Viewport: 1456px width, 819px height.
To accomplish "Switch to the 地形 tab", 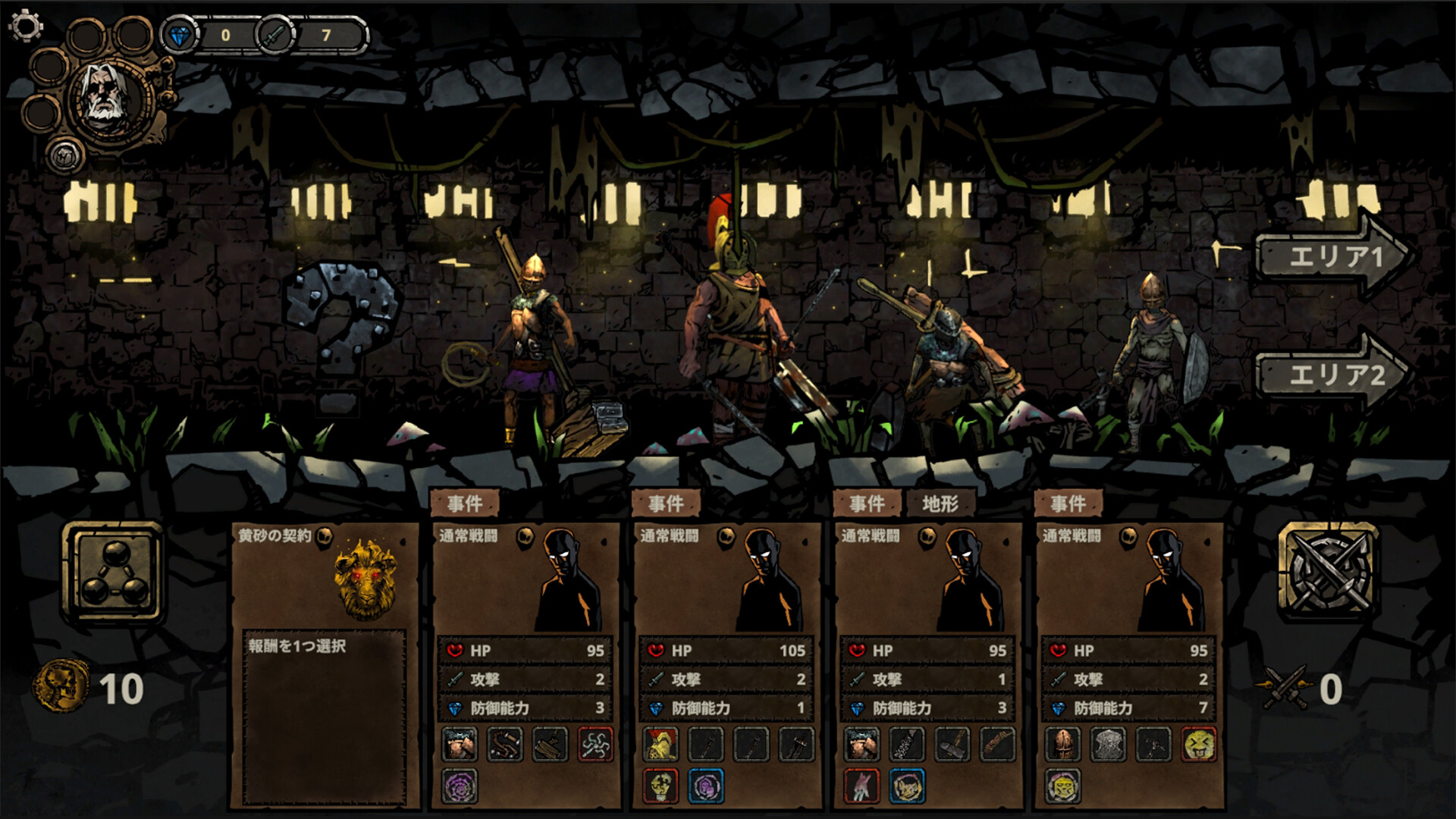I will point(940,504).
